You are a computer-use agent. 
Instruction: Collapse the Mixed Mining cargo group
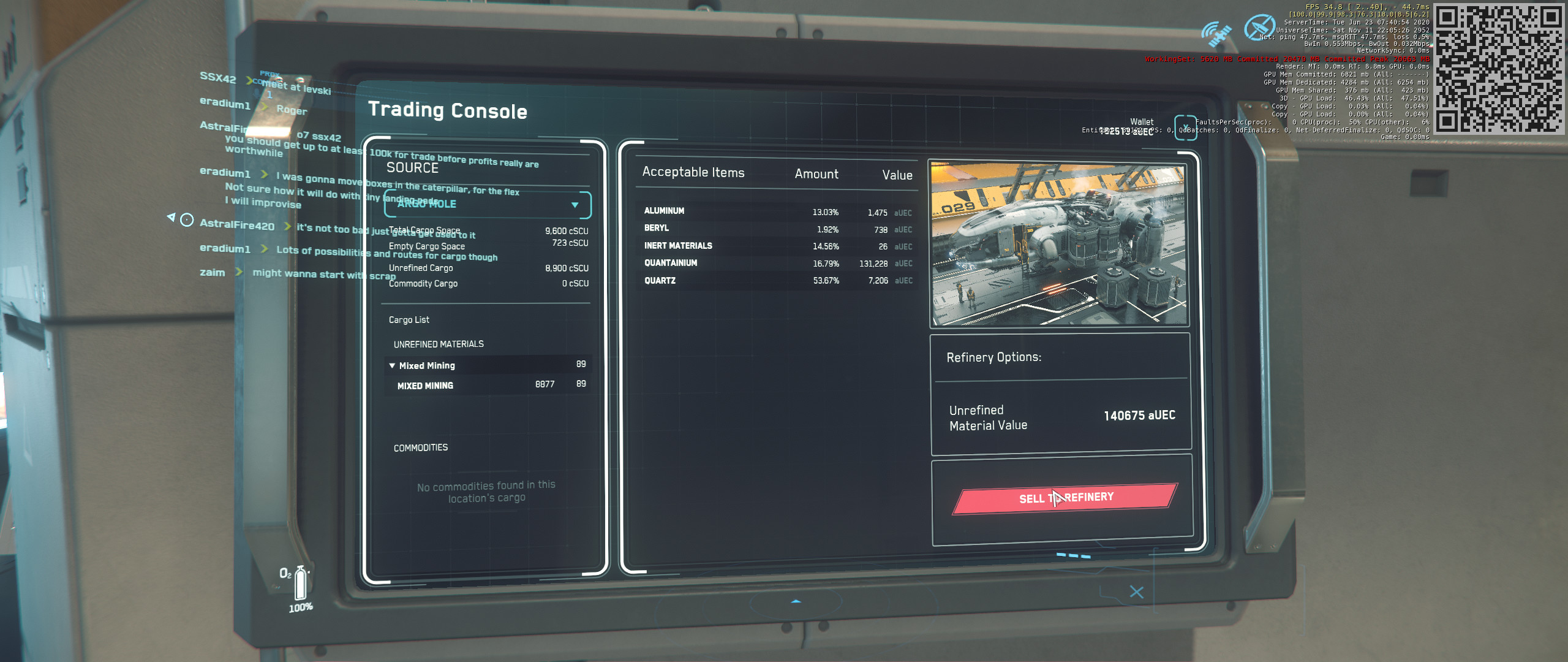(392, 365)
